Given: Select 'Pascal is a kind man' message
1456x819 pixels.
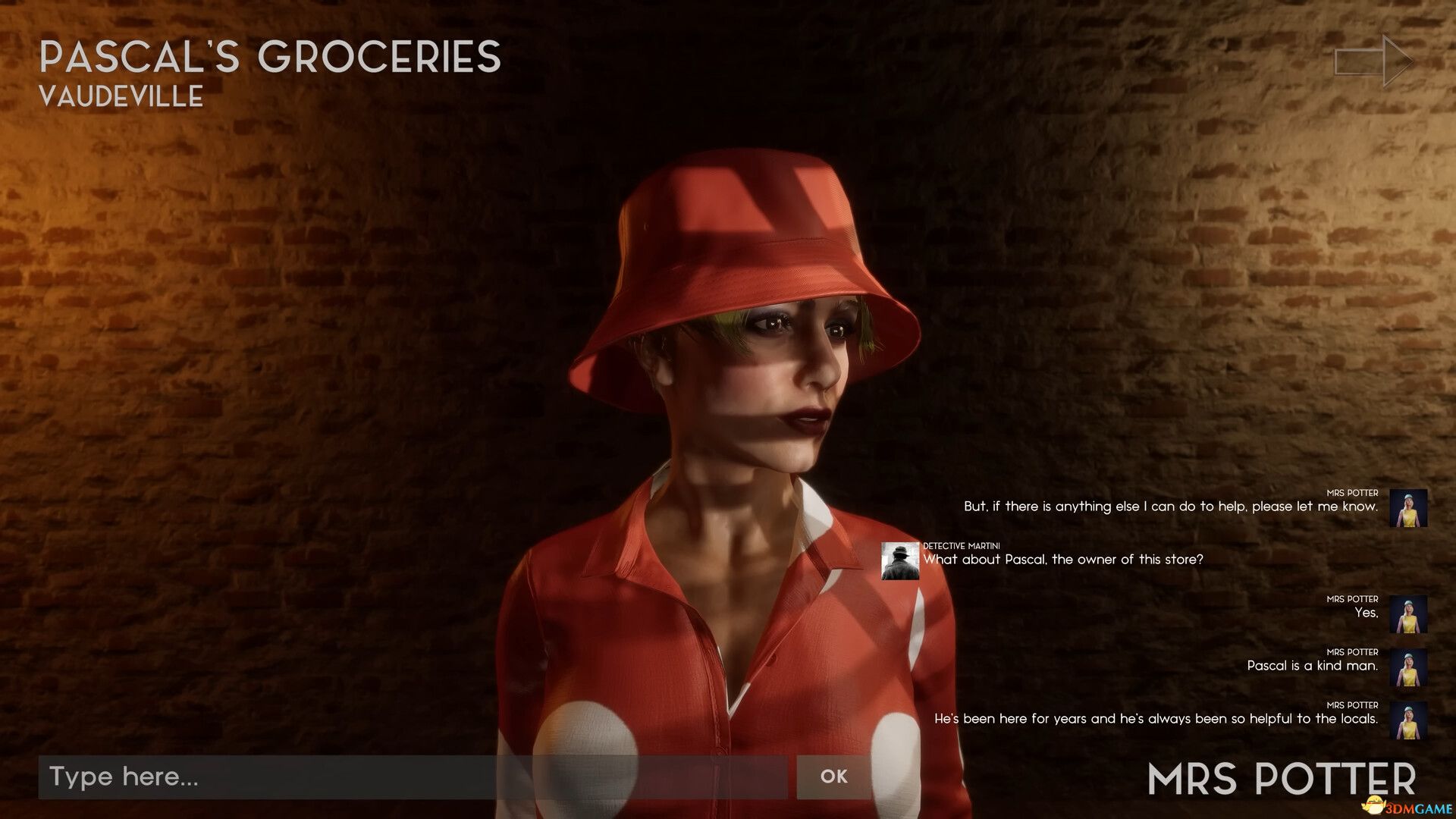Looking at the screenshot, I should (x=1312, y=666).
